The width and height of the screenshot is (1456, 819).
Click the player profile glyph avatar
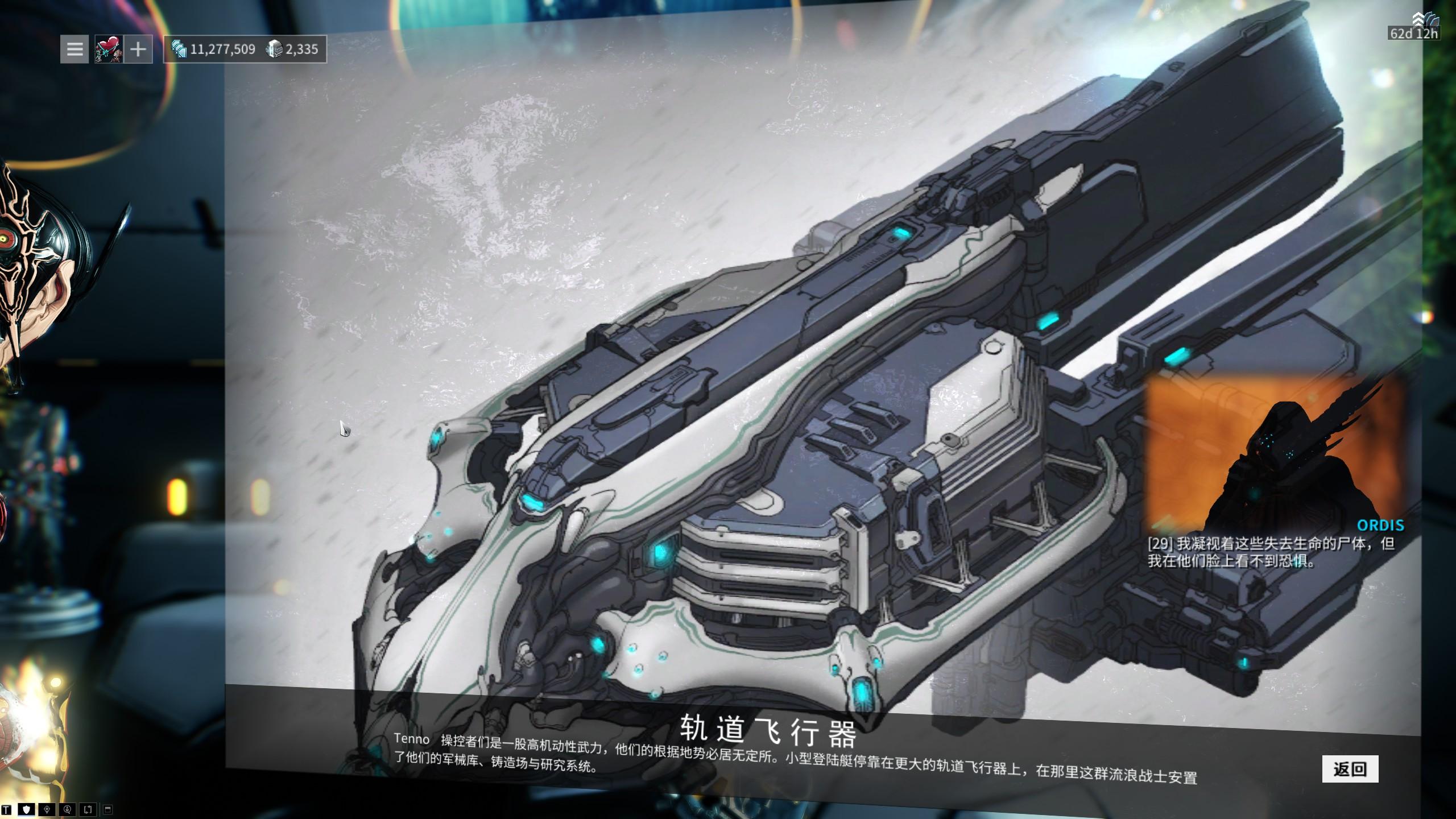tap(108, 49)
